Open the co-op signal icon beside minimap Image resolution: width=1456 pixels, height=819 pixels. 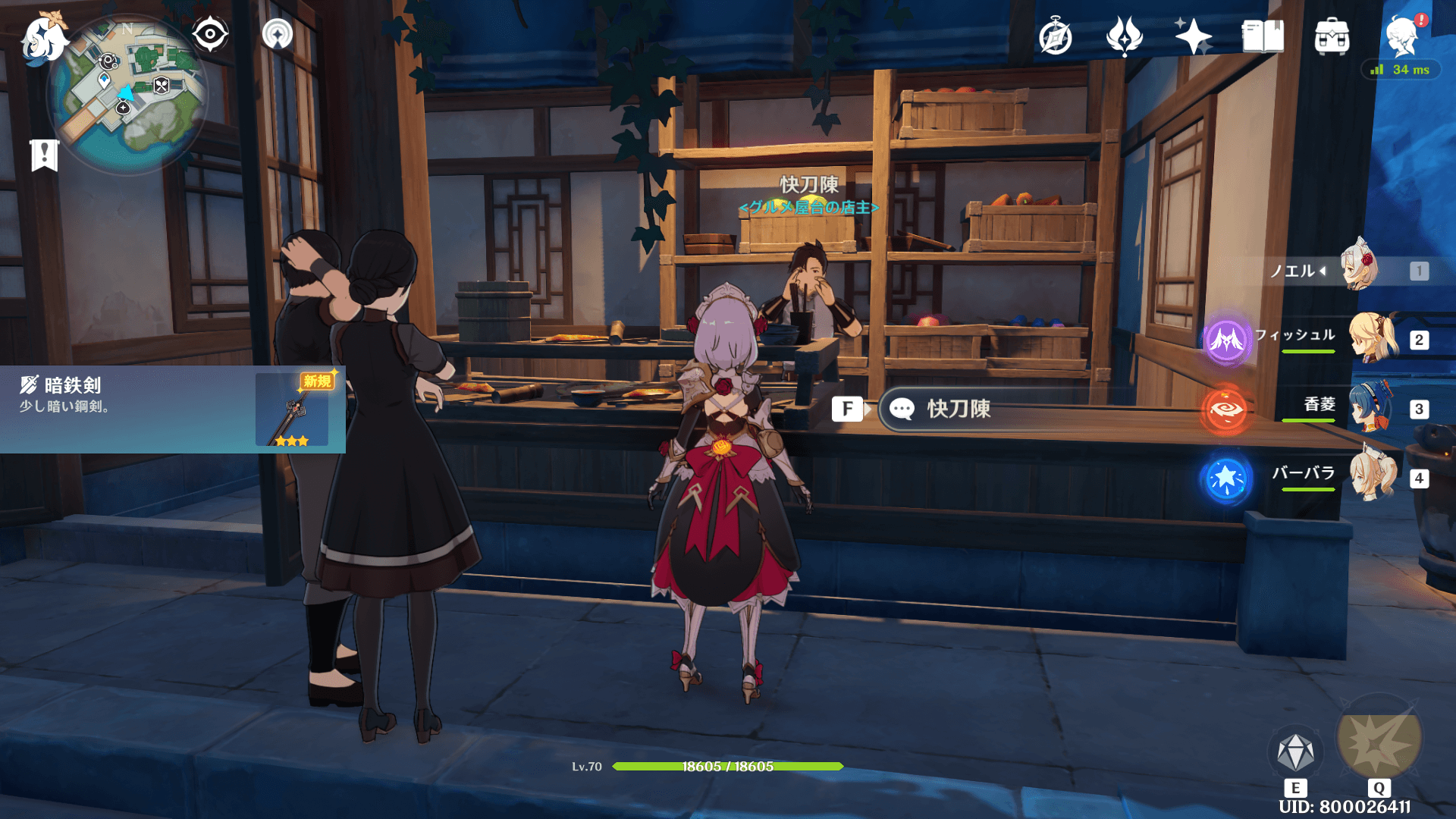(278, 34)
